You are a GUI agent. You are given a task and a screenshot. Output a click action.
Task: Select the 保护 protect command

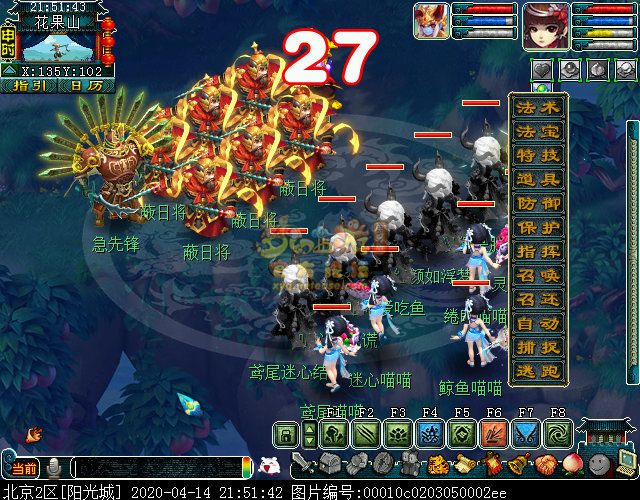pos(539,227)
